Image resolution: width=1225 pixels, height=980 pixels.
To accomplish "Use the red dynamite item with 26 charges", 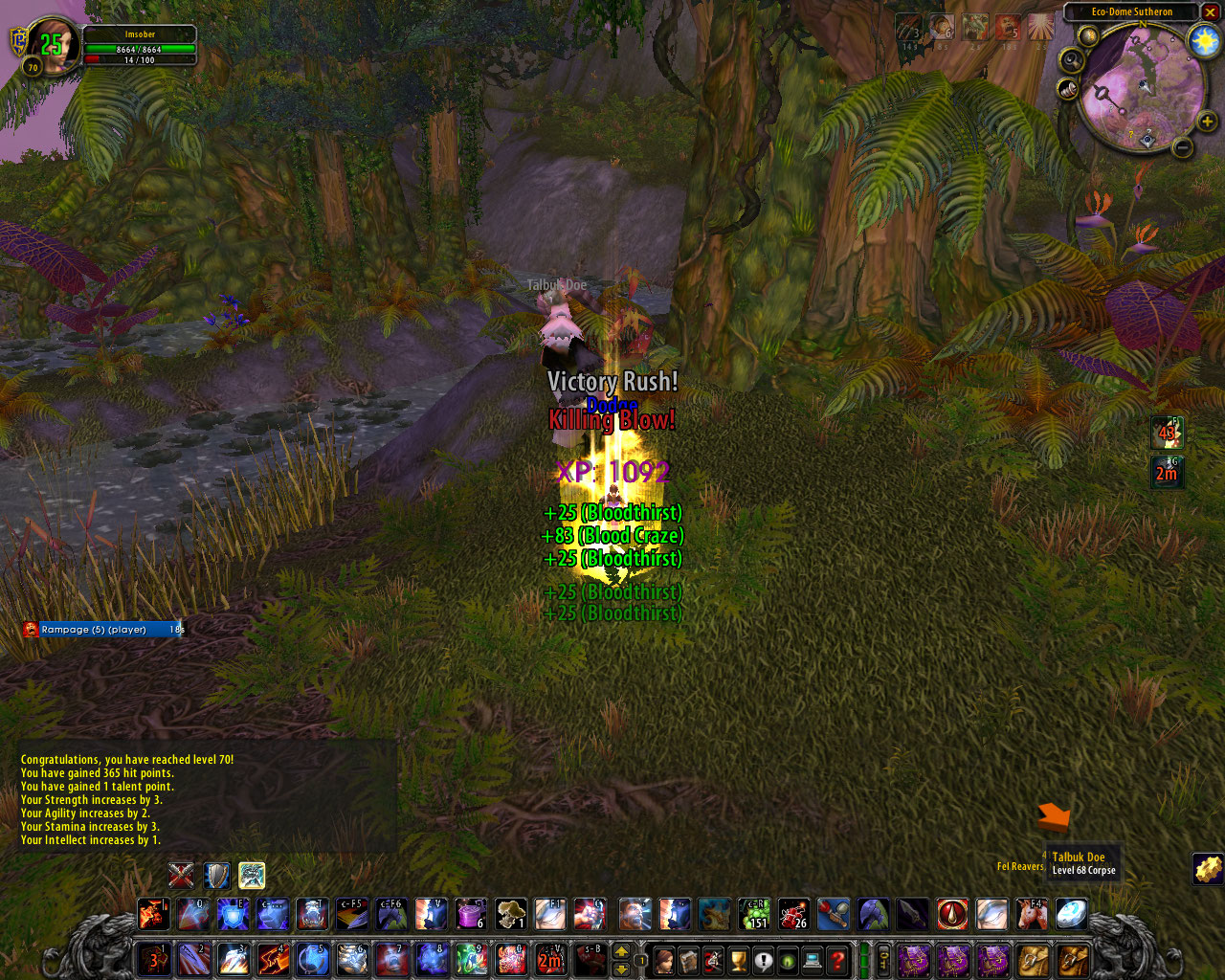I will pyautogui.click(x=793, y=914).
